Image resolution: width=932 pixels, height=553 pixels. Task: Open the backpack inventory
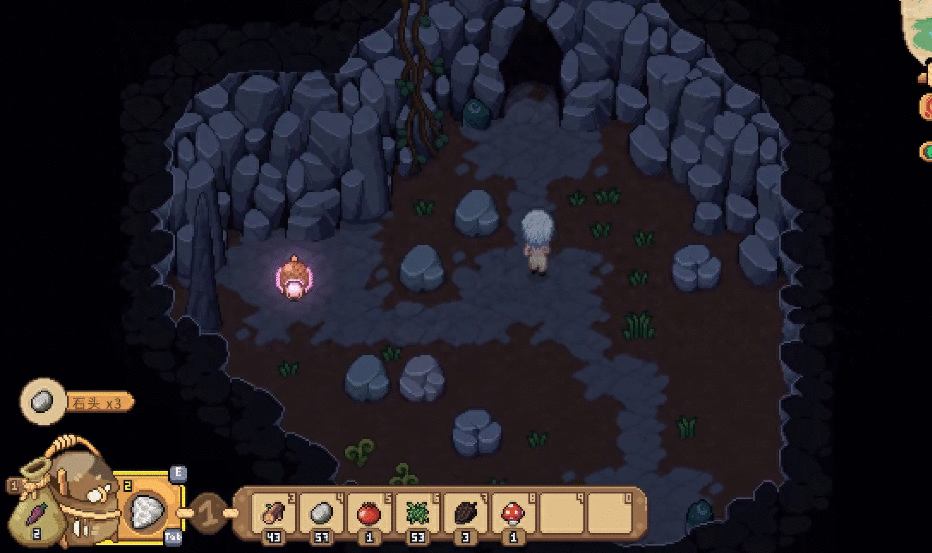click(85, 490)
